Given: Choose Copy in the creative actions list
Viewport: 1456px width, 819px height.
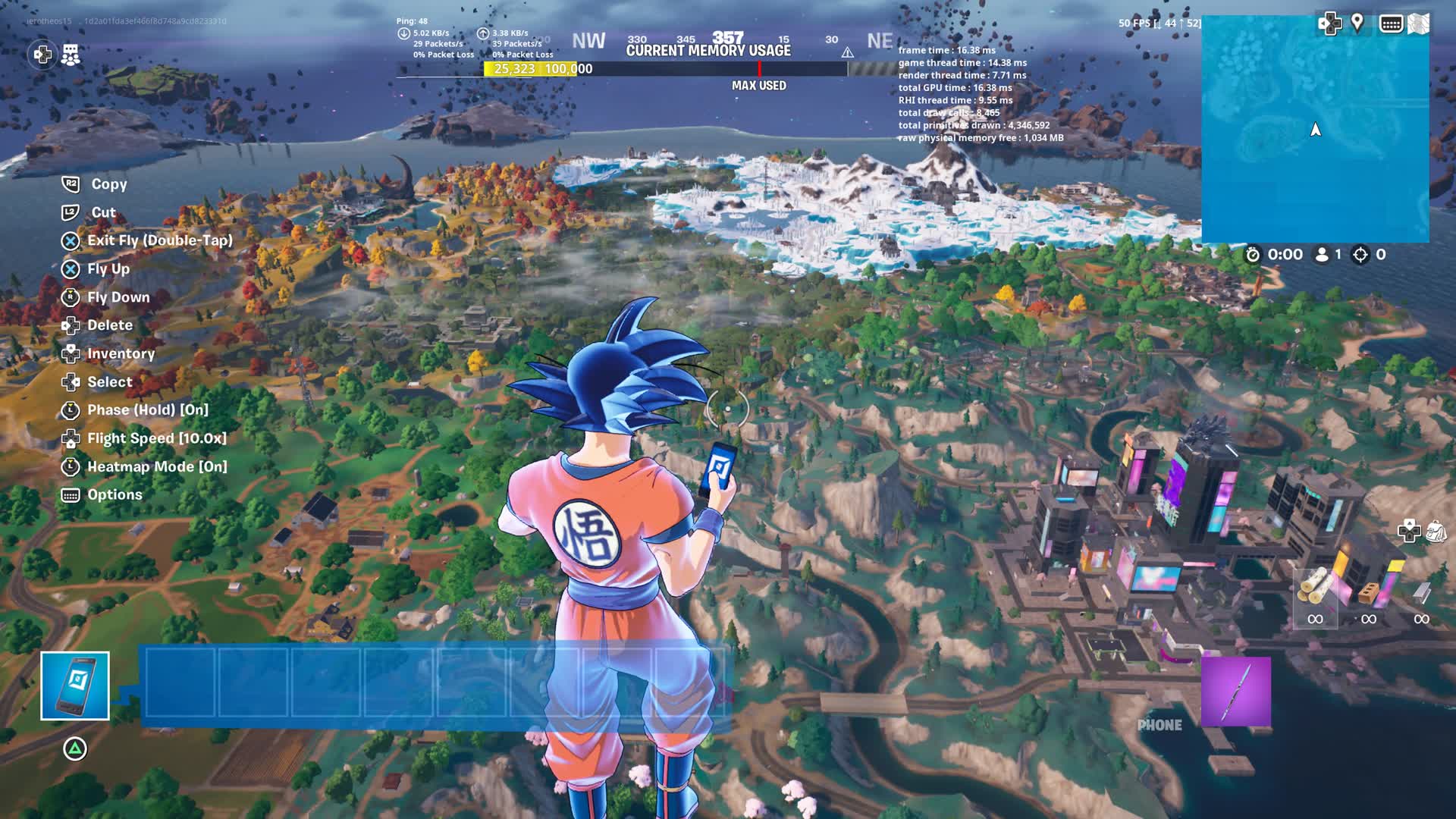Looking at the screenshot, I should click(109, 184).
